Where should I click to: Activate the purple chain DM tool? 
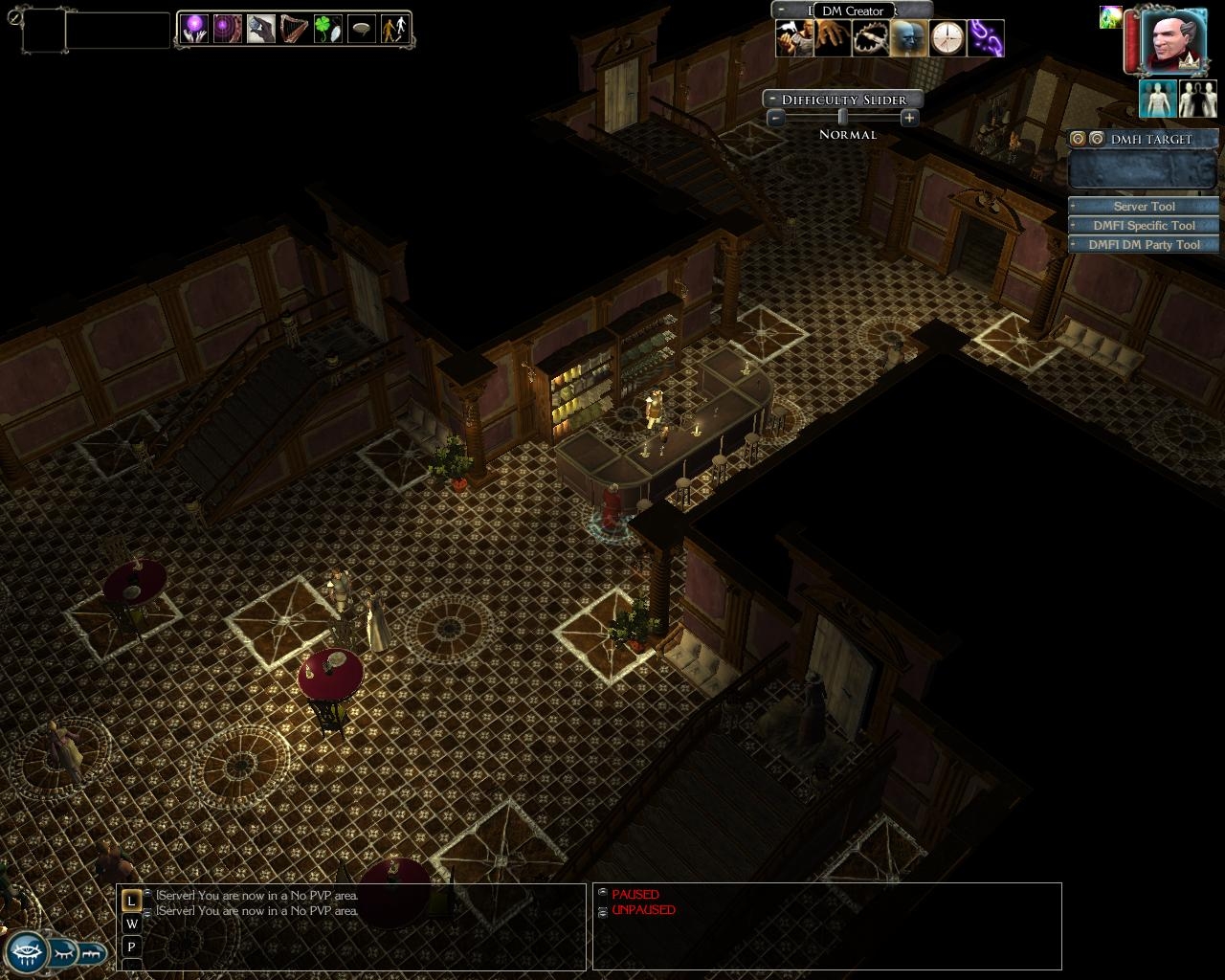click(986, 38)
